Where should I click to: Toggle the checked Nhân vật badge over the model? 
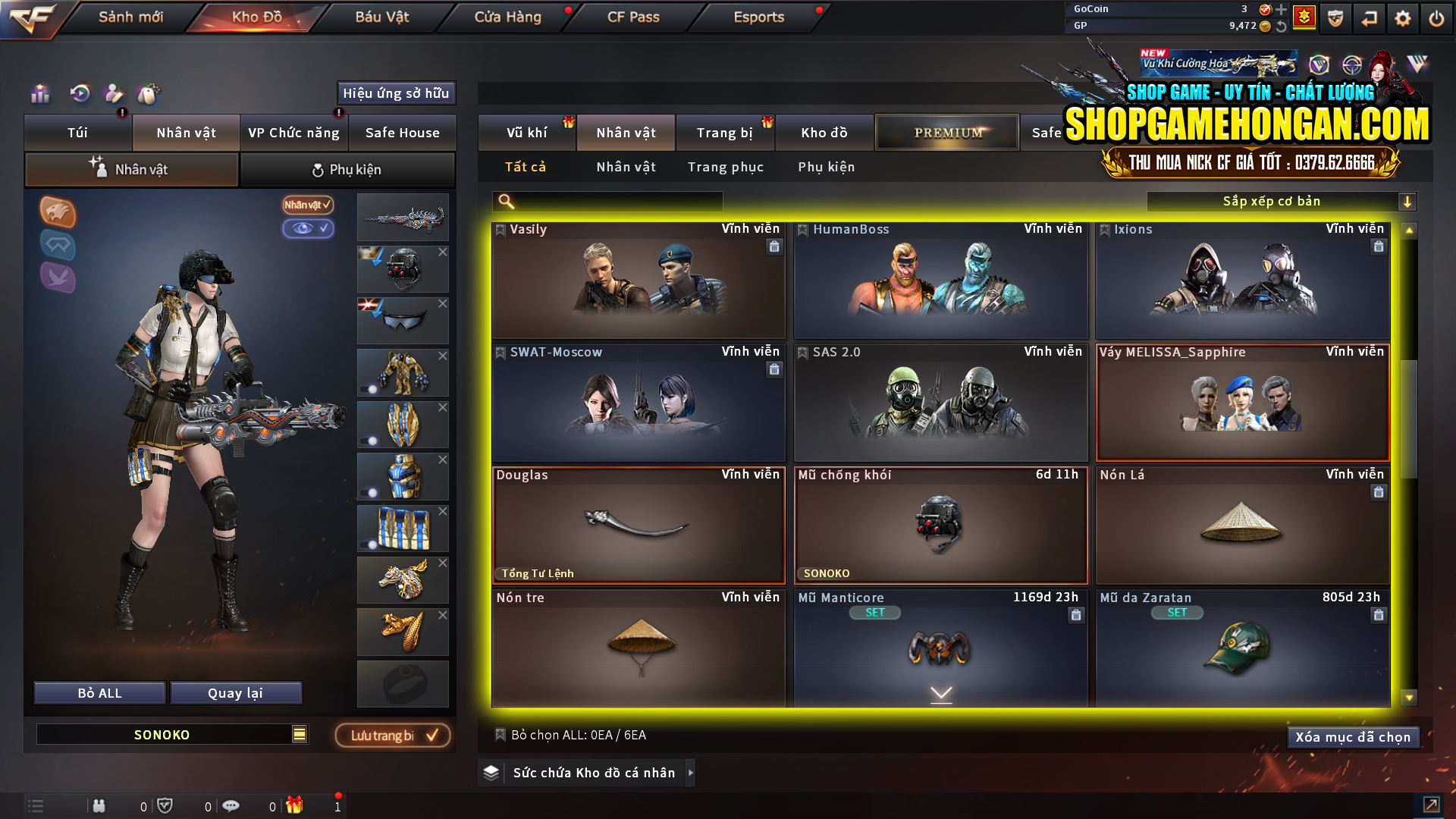306,205
